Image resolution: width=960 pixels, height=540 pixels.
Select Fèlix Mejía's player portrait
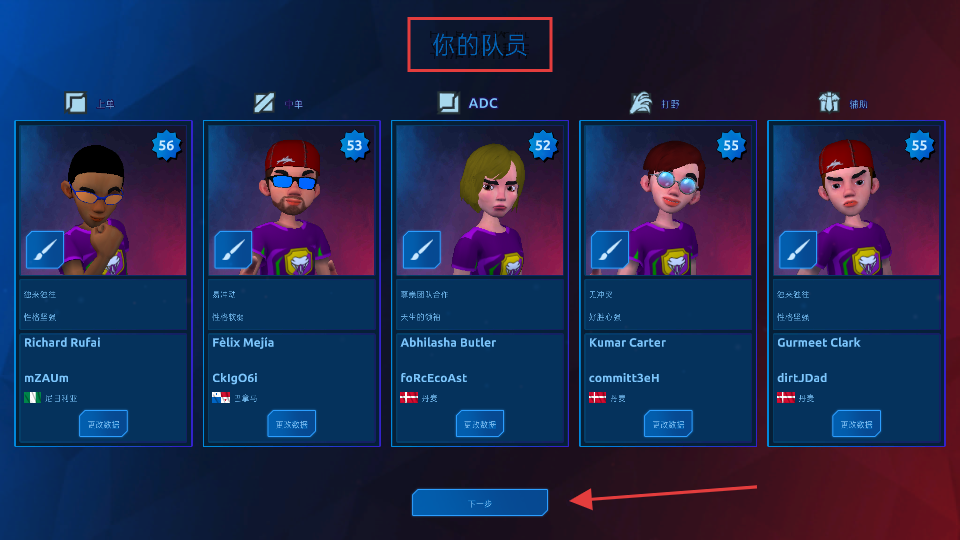point(291,200)
